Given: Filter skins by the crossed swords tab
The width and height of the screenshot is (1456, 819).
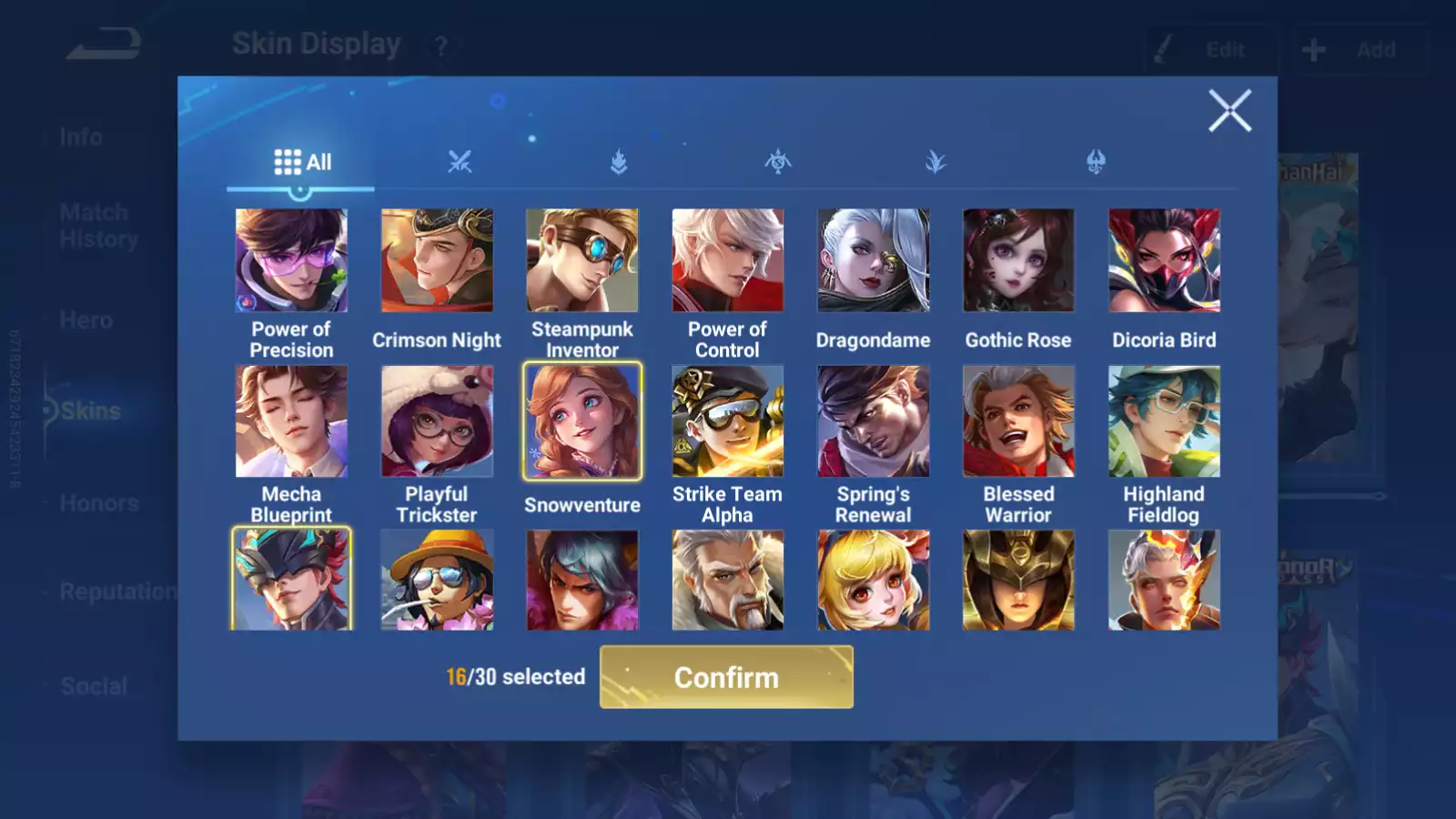Looking at the screenshot, I should [x=460, y=163].
